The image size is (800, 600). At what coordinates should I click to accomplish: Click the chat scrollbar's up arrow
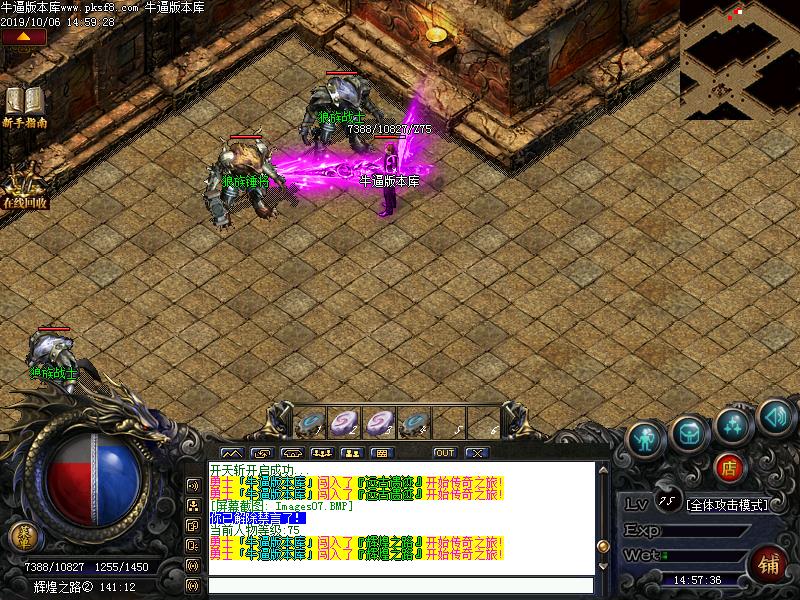(x=602, y=468)
